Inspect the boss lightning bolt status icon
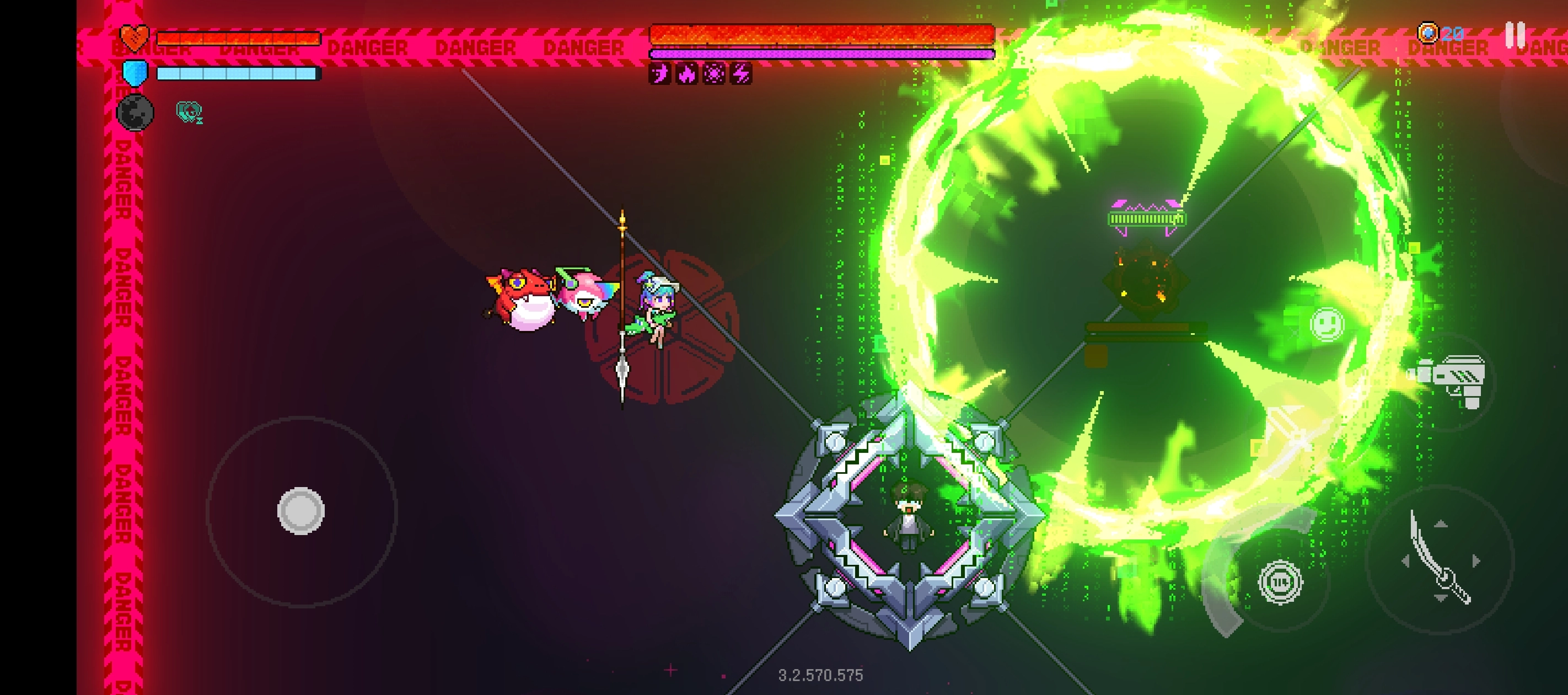 tap(741, 74)
